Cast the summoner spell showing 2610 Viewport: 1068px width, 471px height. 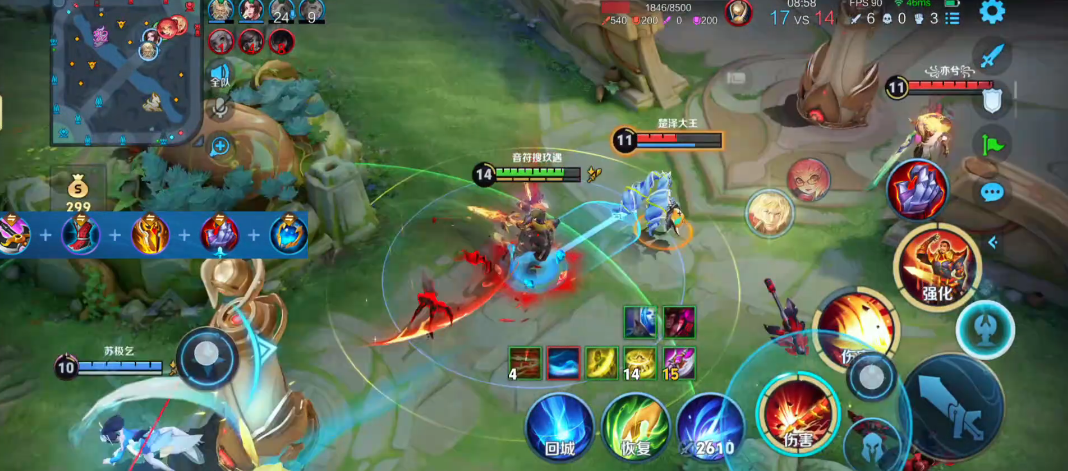pyautogui.click(x=710, y=426)
